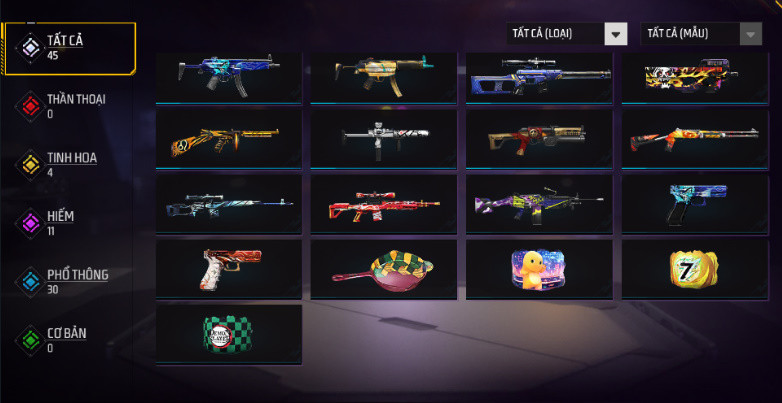Choose the Demon Slayer green checkered item
Viewport: 782px width, 403px height.
point(228,334)
